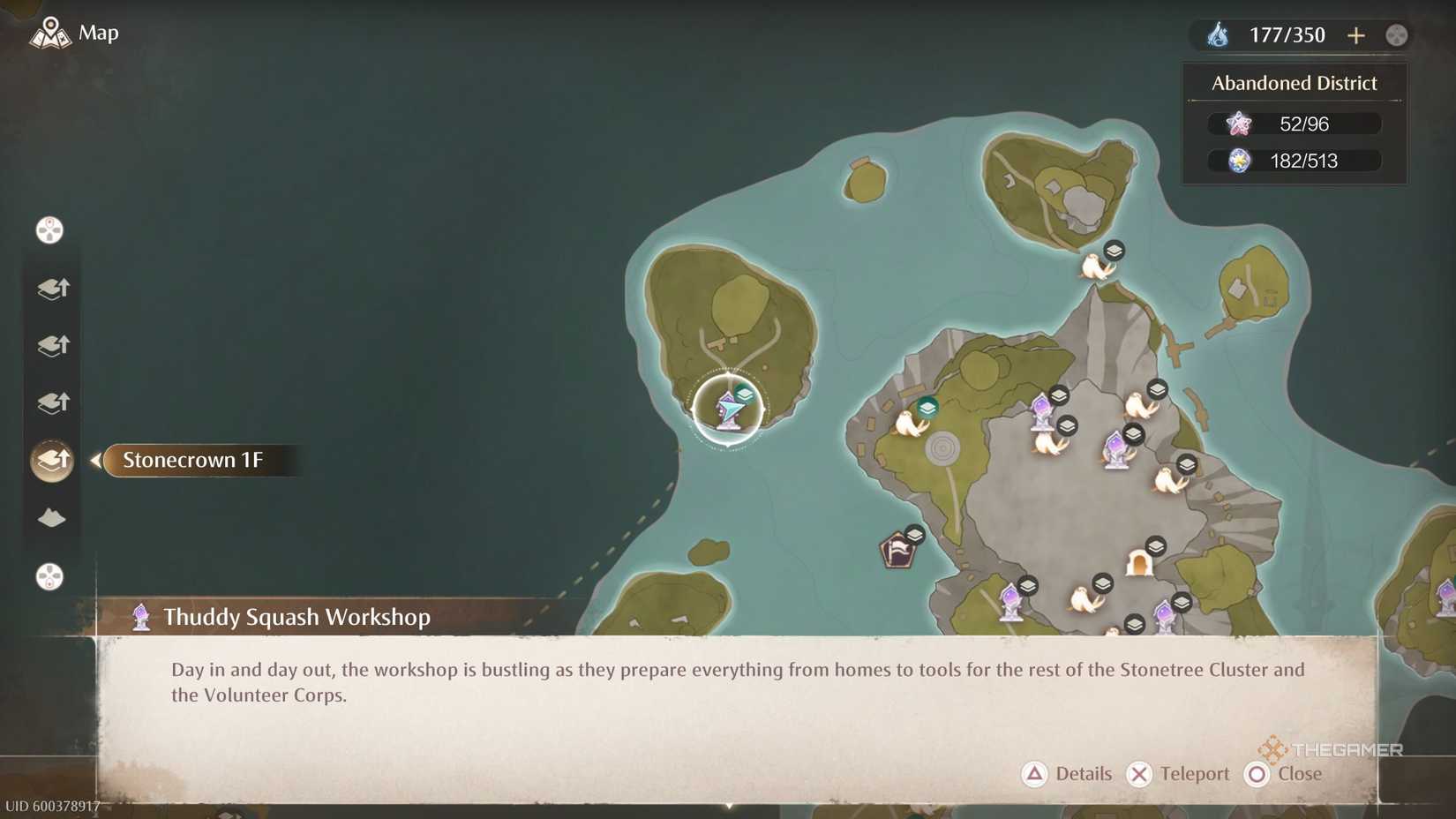The height and width of the screenshot is (819, 1456).
Task: Click the blue orb collectible counter icon
Action: click(1239, 161)
